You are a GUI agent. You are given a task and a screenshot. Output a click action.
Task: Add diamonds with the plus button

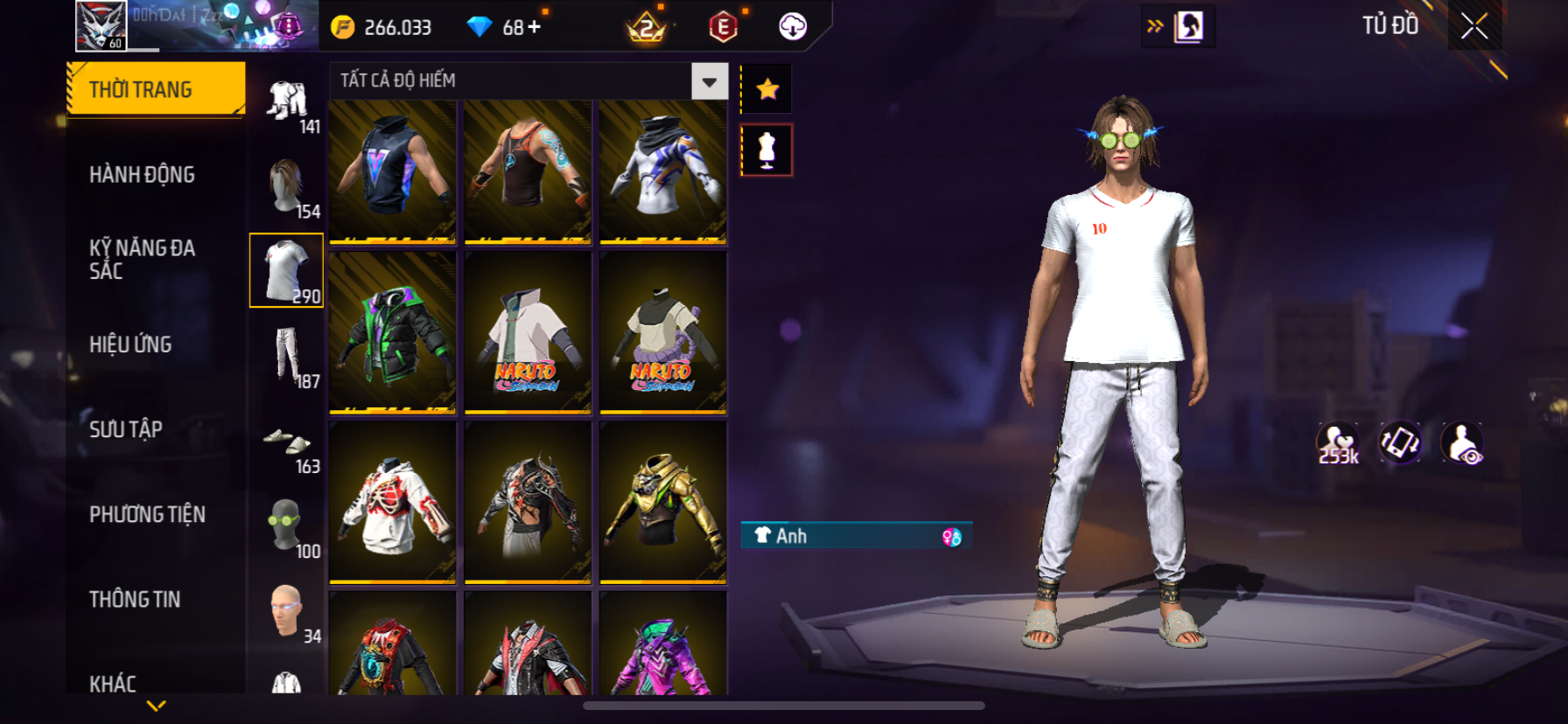(534, 27)
